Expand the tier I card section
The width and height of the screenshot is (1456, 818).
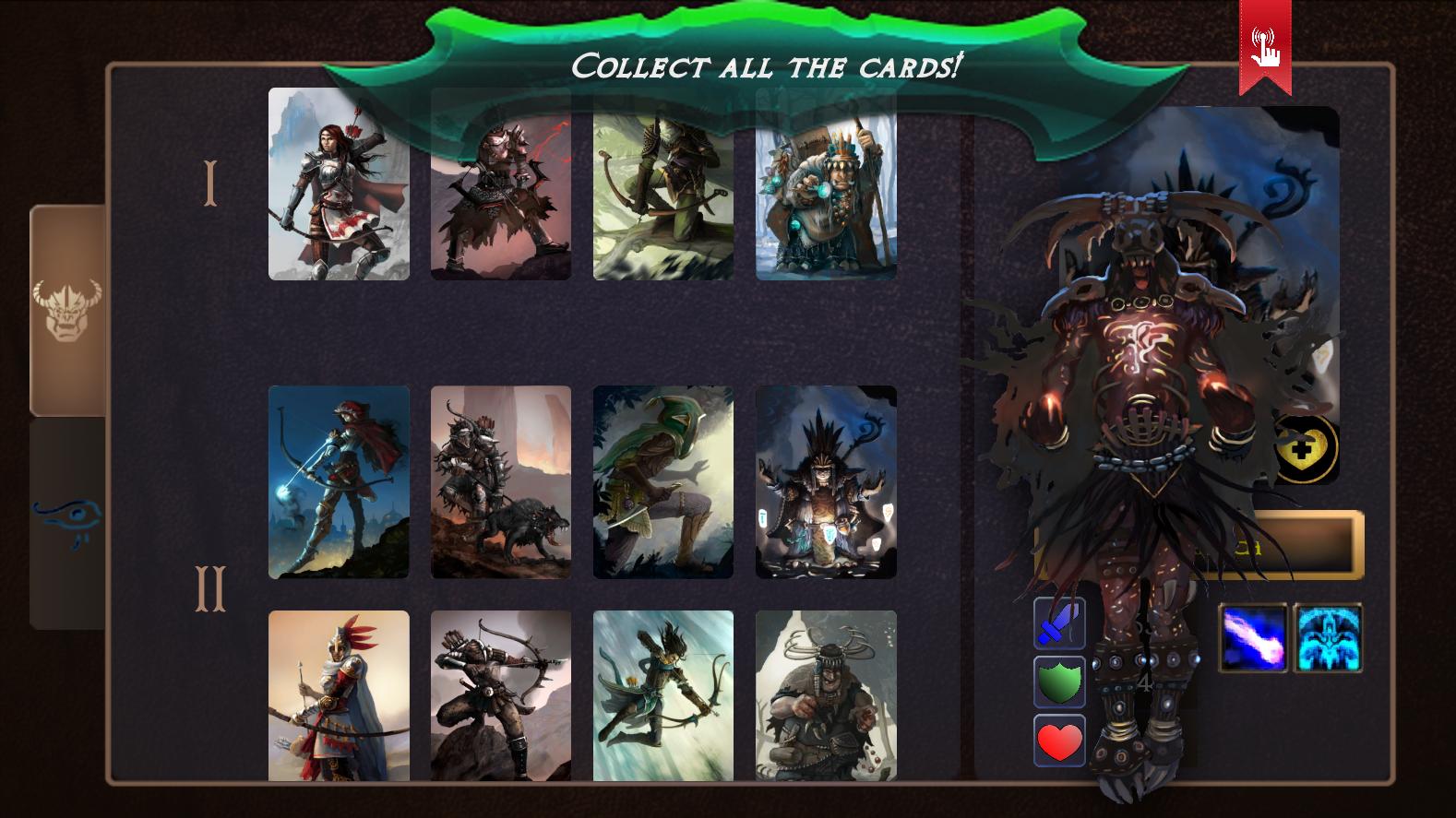[x=210, y=183]
